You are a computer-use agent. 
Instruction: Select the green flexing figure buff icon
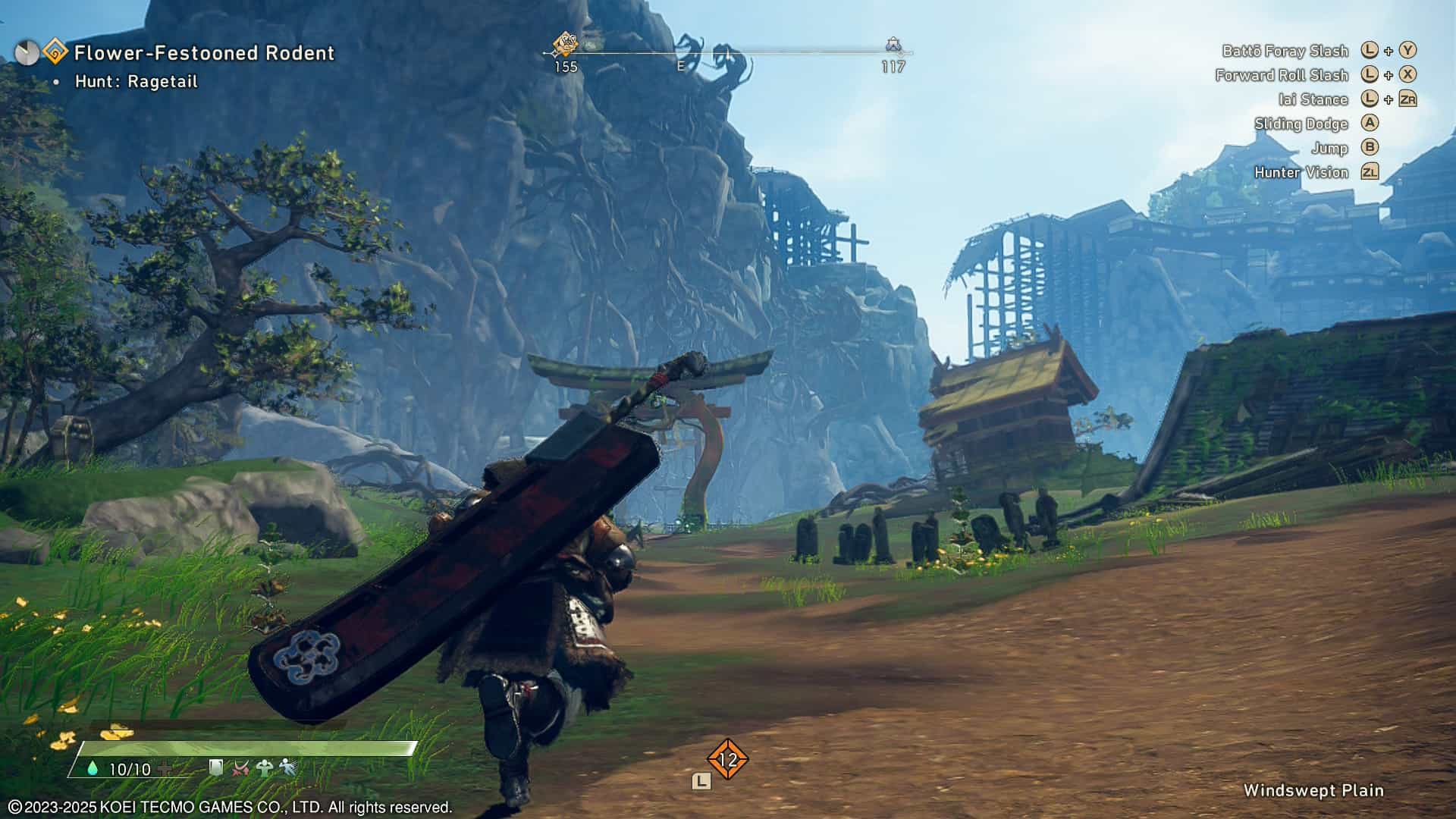264,768
